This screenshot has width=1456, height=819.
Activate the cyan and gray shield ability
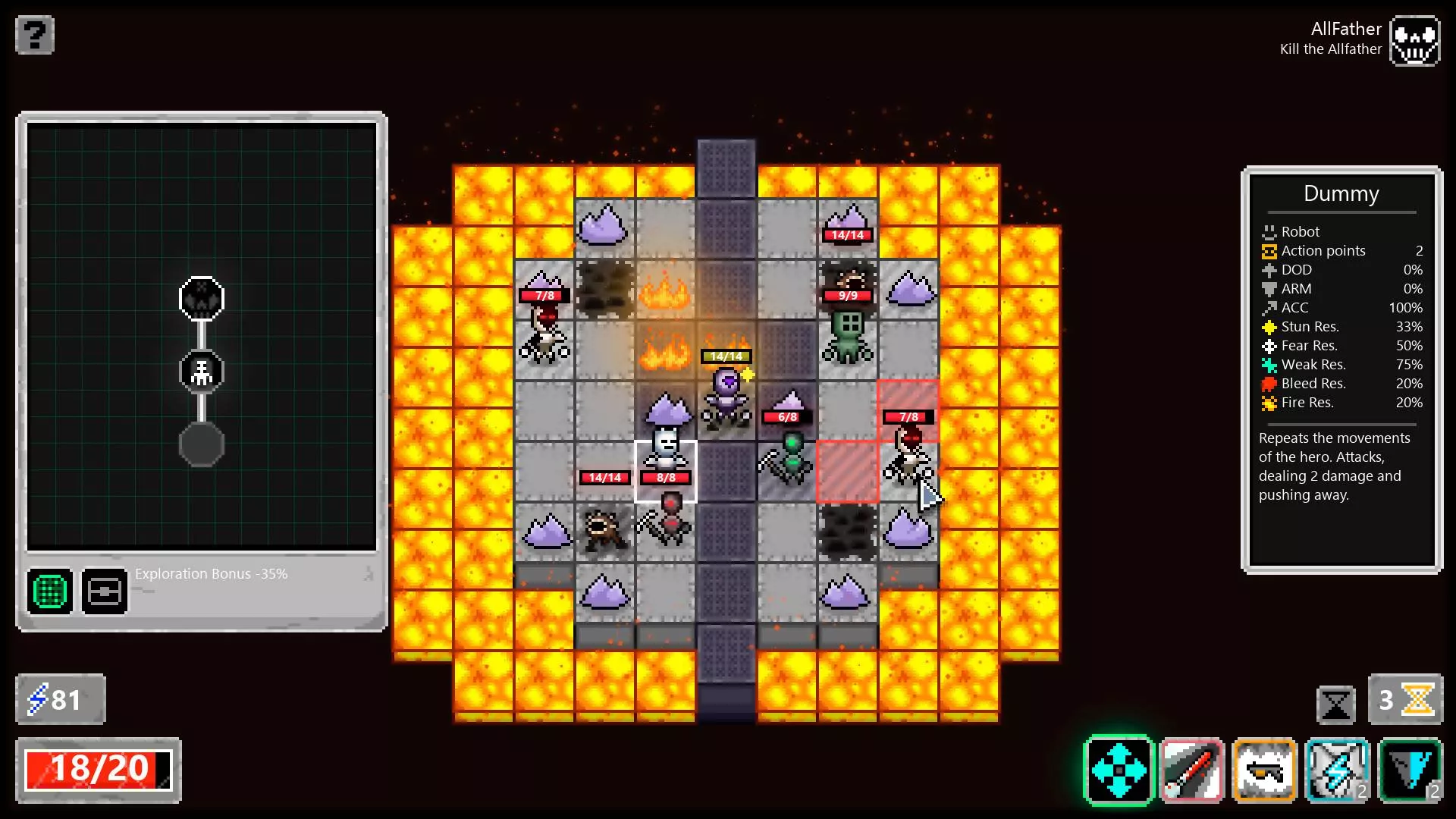pos(1410,770)
